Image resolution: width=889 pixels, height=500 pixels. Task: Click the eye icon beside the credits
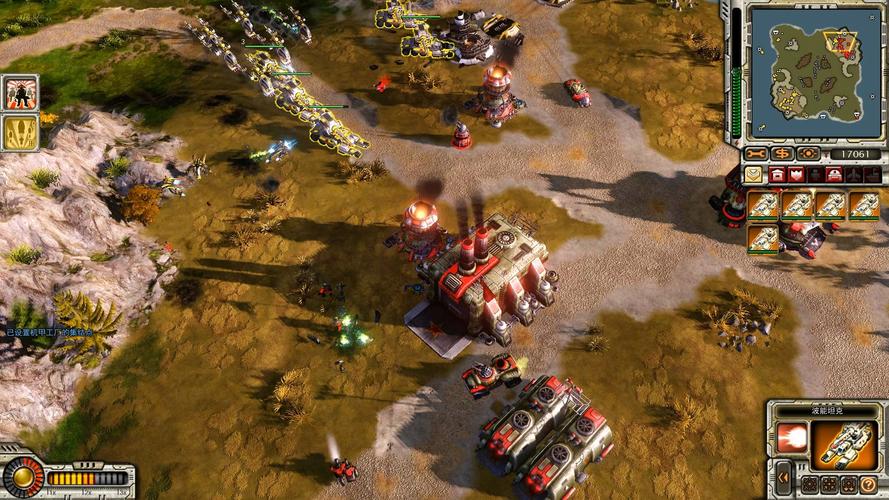[808, 153]
